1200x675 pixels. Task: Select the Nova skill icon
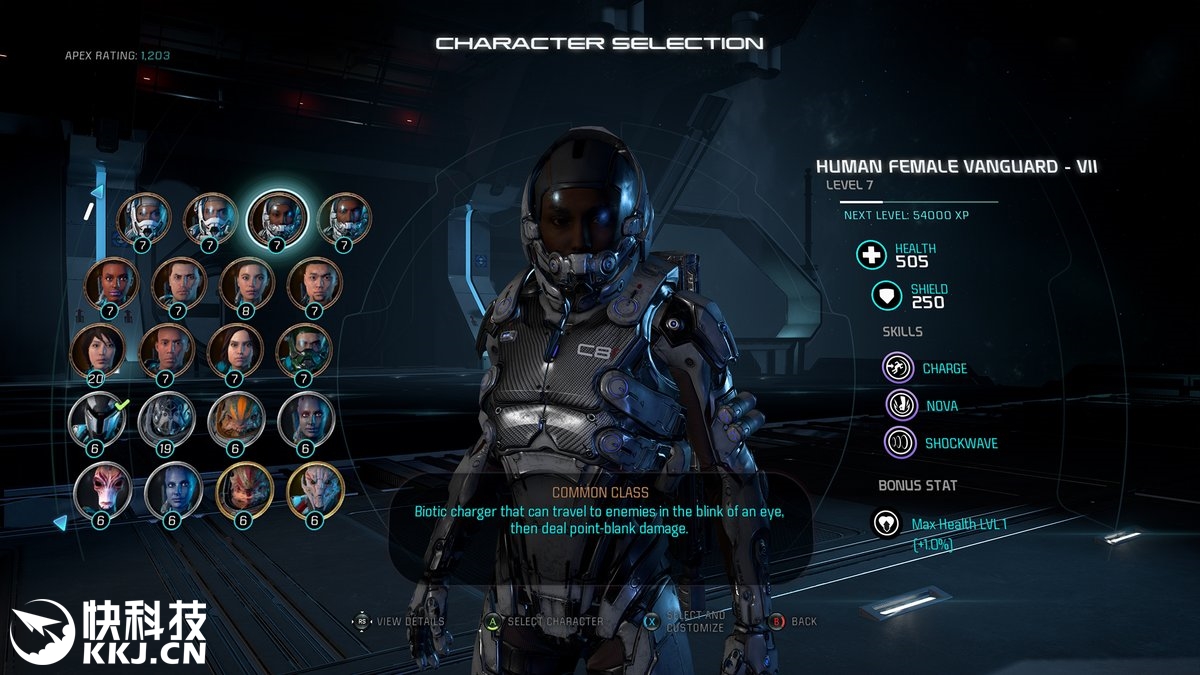point(900,405)
